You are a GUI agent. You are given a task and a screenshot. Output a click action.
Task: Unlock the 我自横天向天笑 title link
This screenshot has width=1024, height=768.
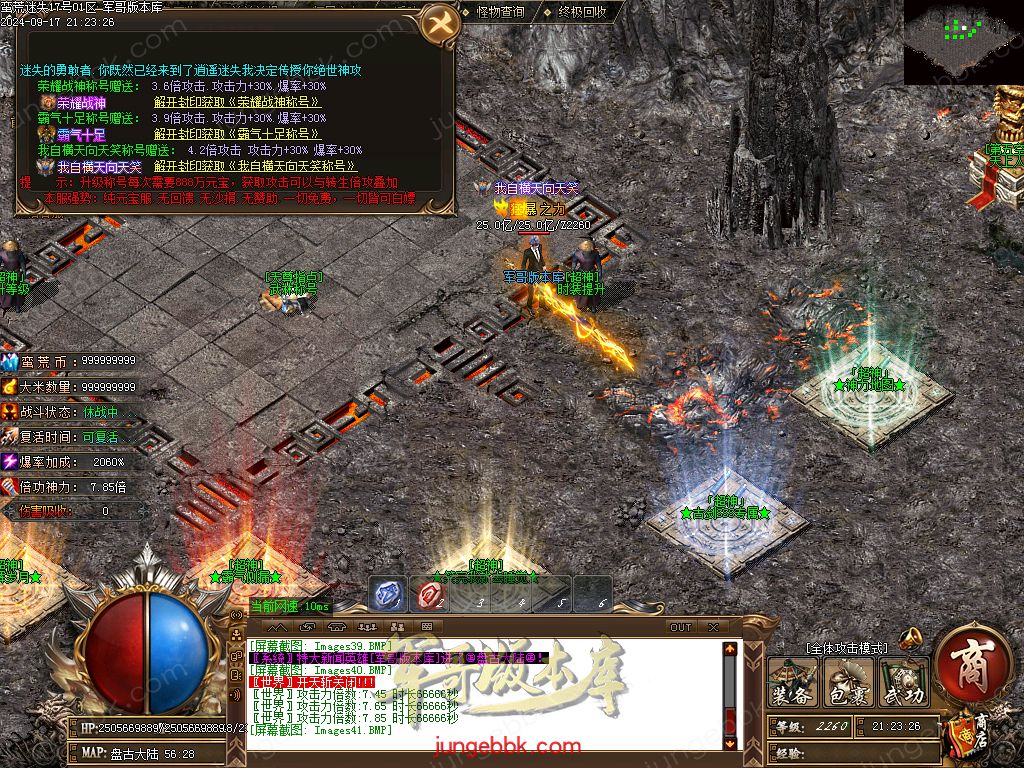tap(256, 166)
